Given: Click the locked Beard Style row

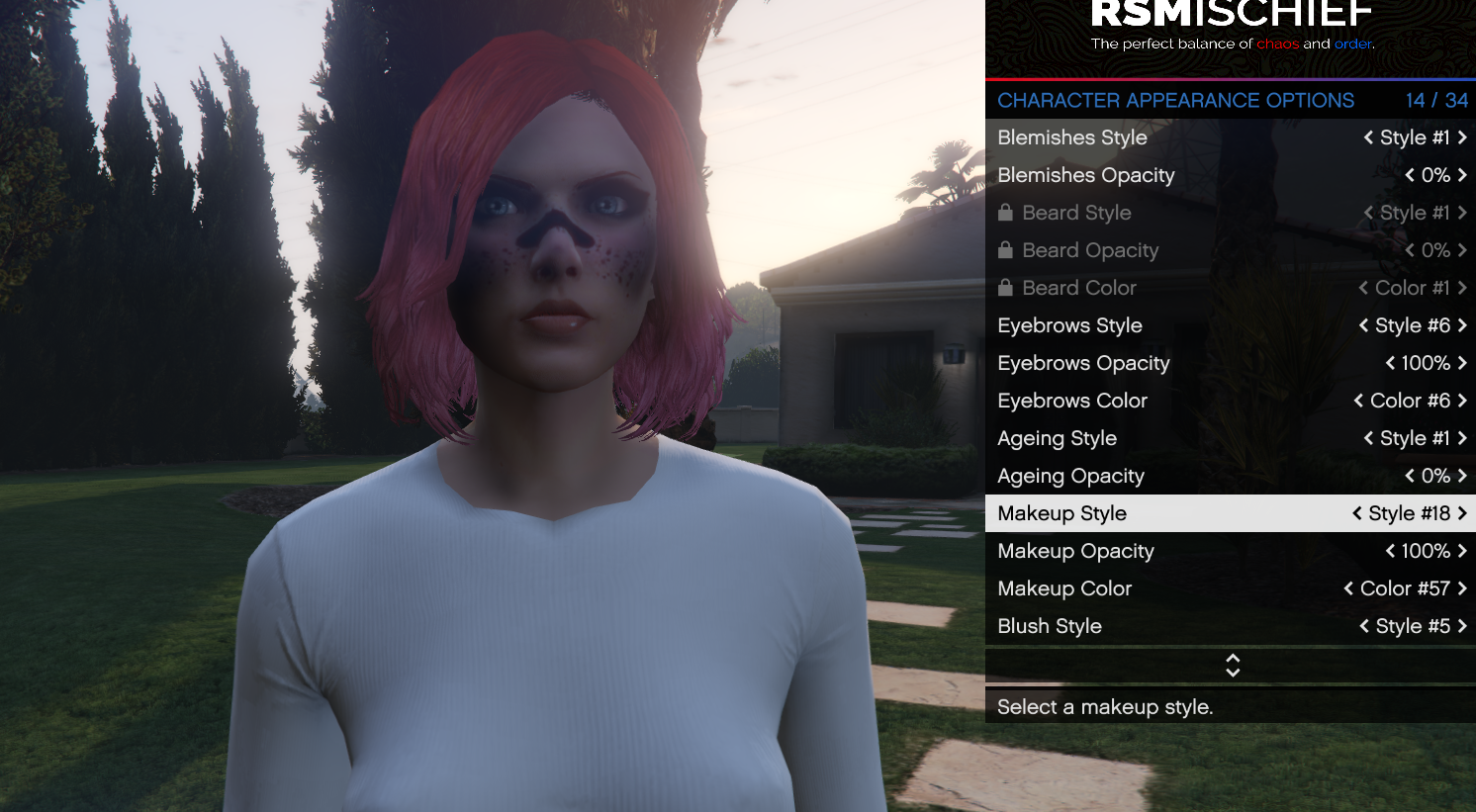Looking at the screenshot, I should pyautogui.click(x=1076, y=213).
